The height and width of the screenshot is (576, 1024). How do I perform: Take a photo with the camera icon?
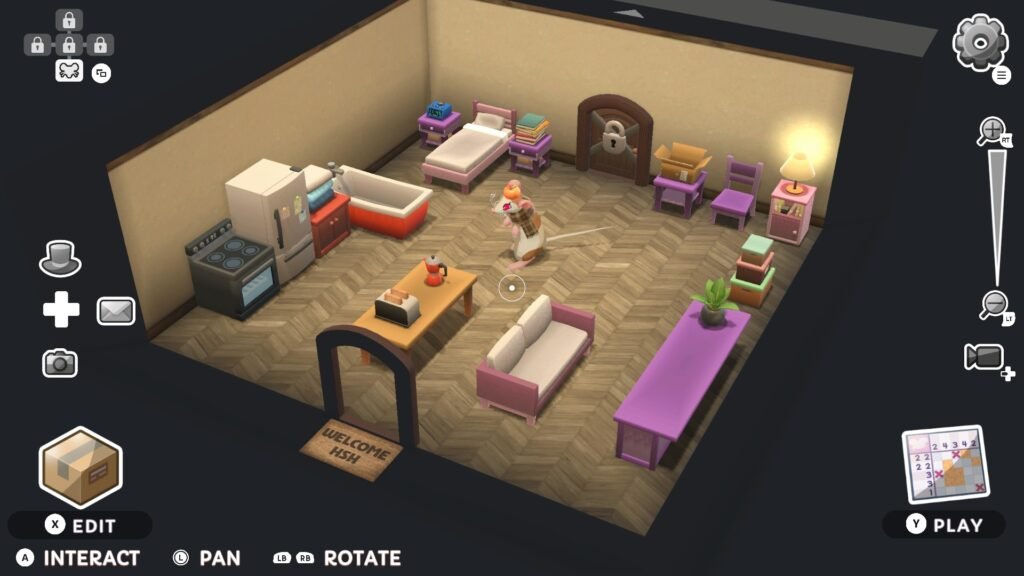coord(60,363)
